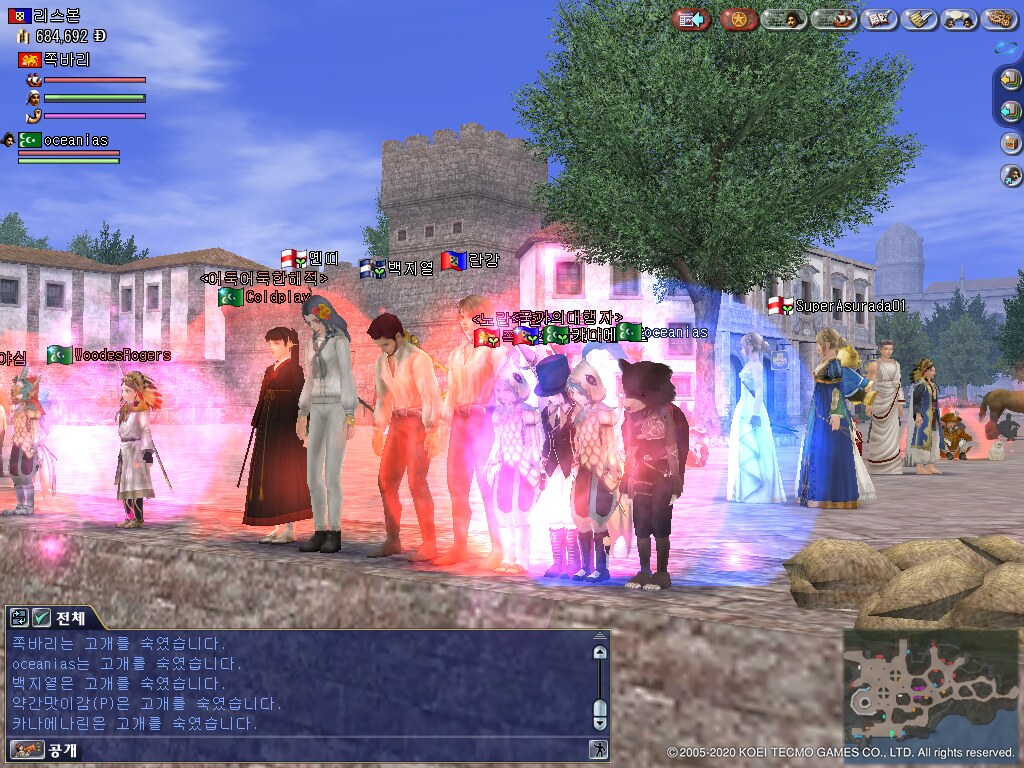Open the scroll-and-feather button
This screenshot has height=768, width=1024.
(x=919, y=19)
